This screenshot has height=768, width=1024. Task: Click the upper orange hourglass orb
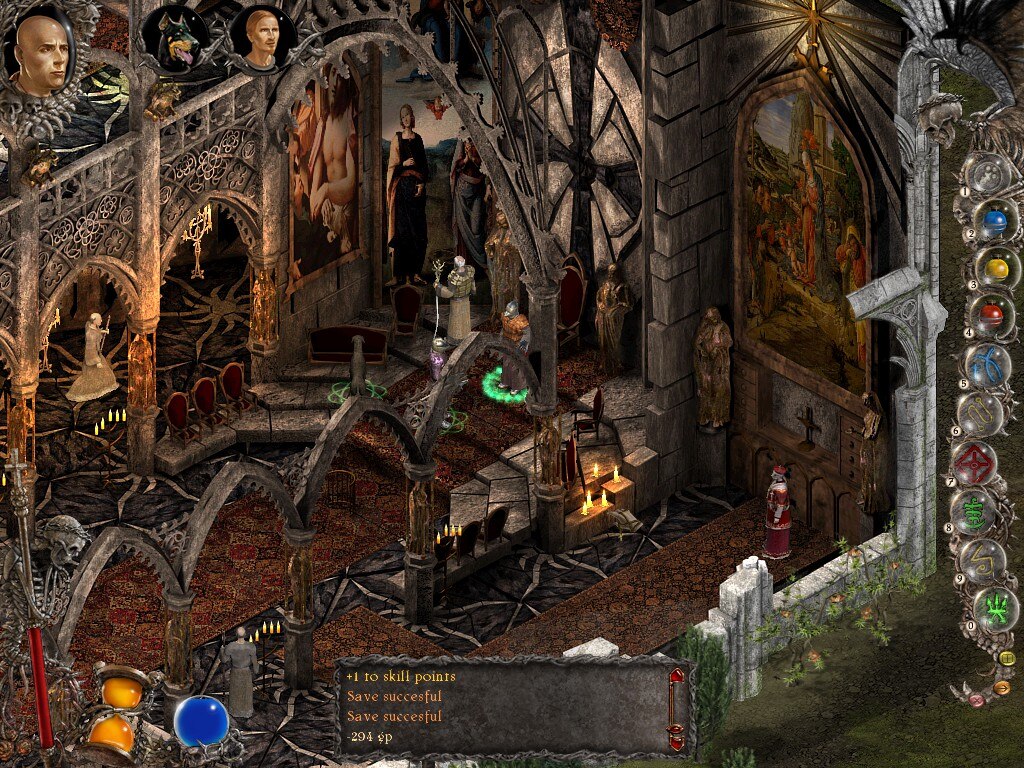(x=122, y=690)
